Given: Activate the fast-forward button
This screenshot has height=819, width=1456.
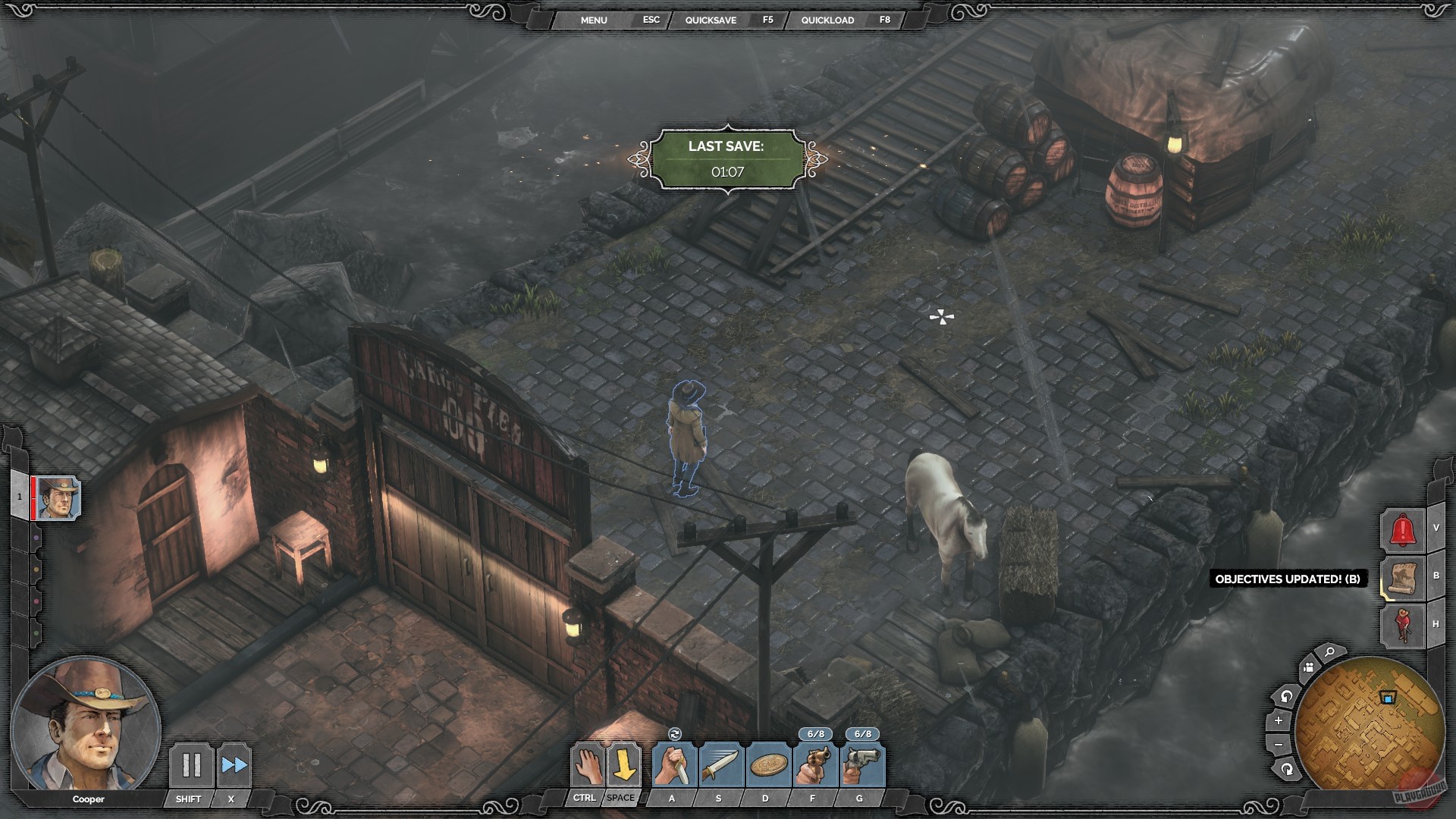Looking at the screenshot, I should point(234,765).
